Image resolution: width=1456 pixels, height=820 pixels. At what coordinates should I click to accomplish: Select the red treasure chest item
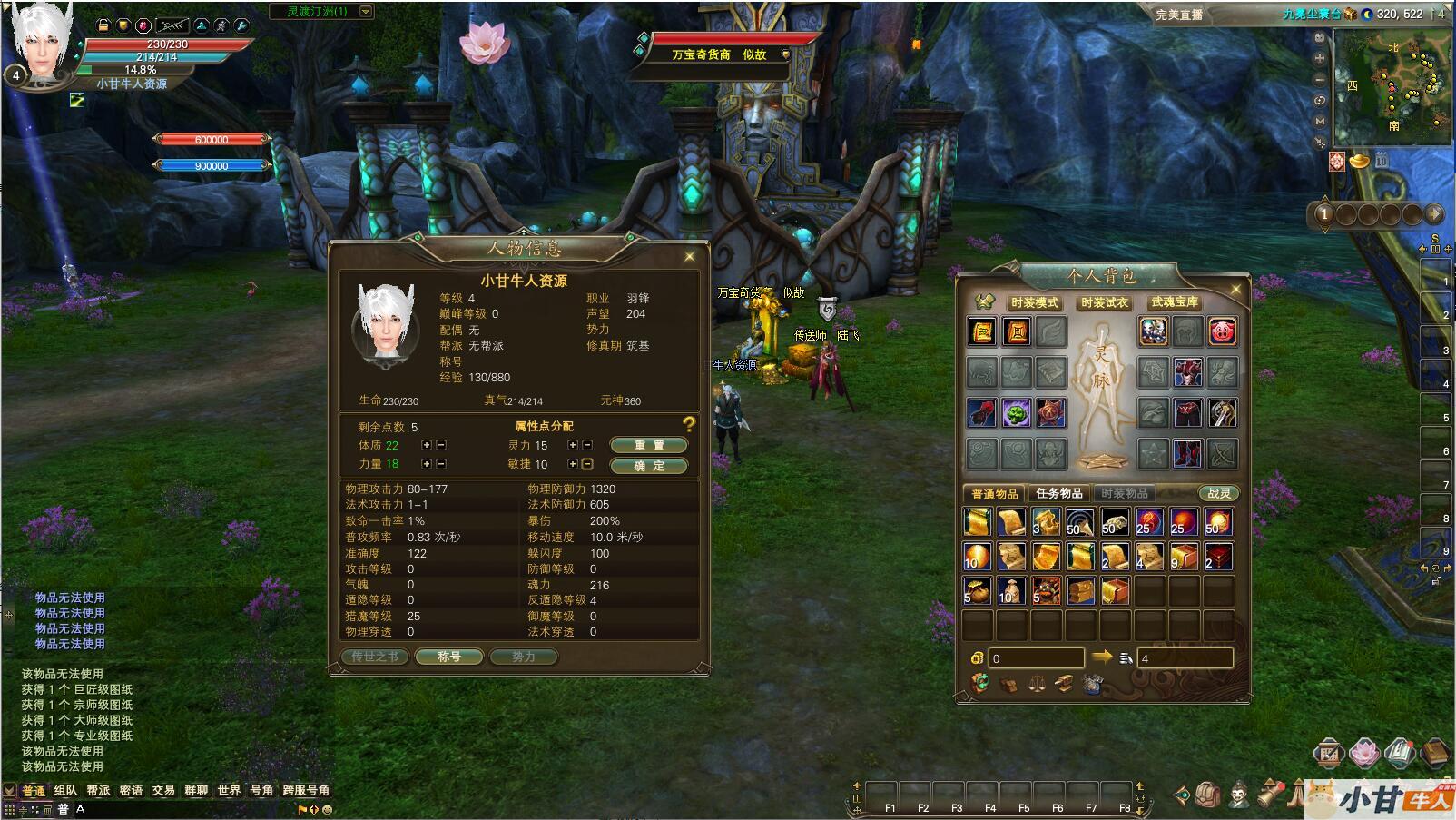click(x=1218, y=557)
